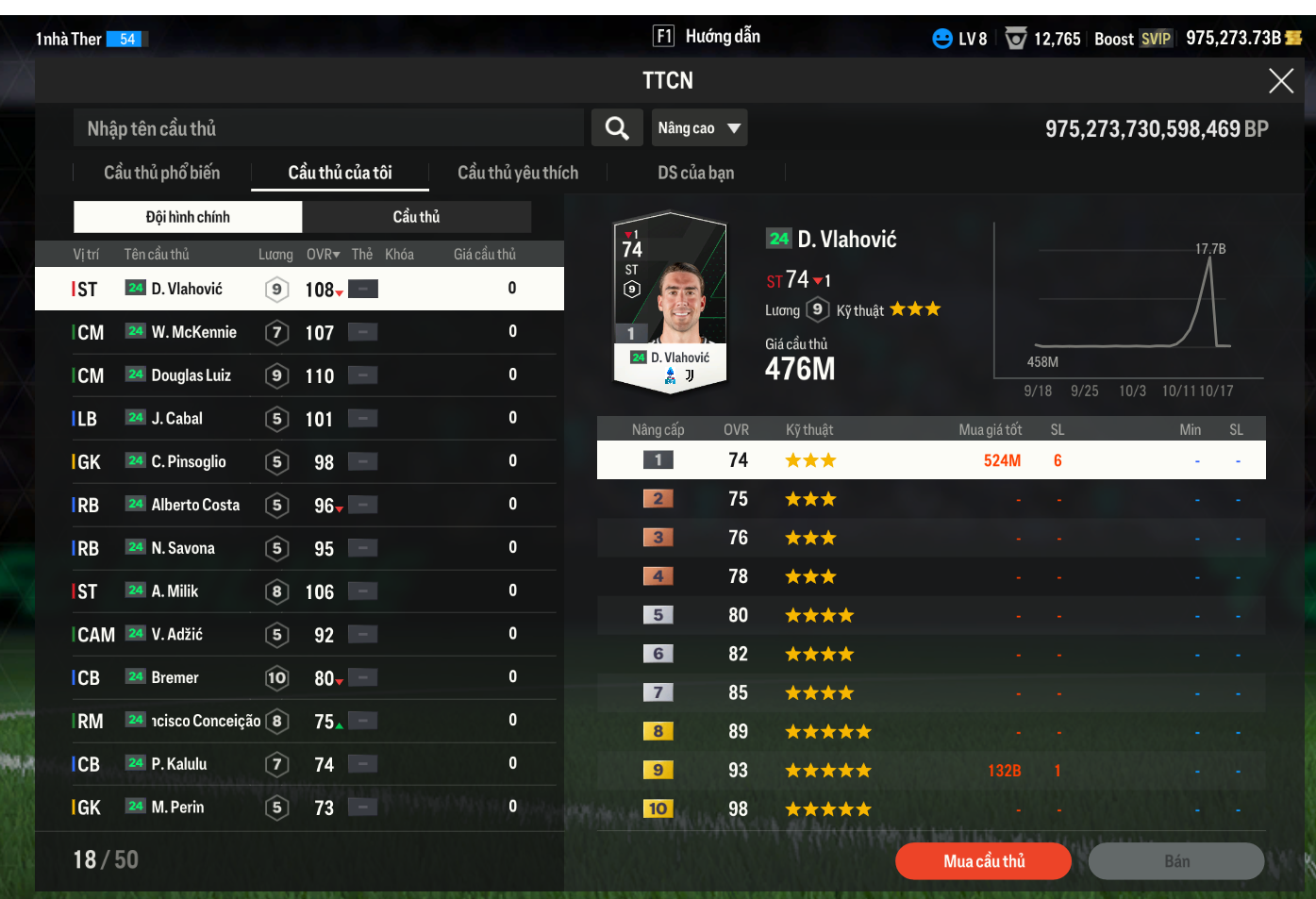Click the player name search field
This screenshot has width=1316, height=899.
pyautogui.click(x=328, y=128)
